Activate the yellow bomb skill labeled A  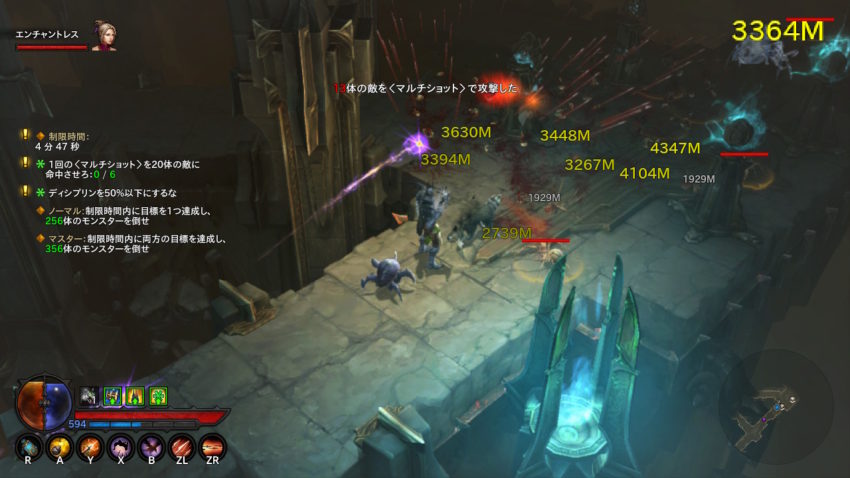(x=60, y=445)
